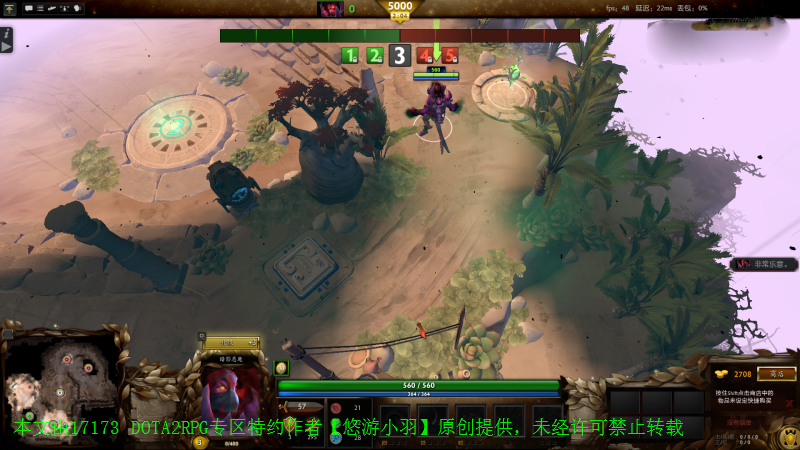Click the hero icon on top bar
Viewport: 800px width, 450px height.
coord(330,9)
